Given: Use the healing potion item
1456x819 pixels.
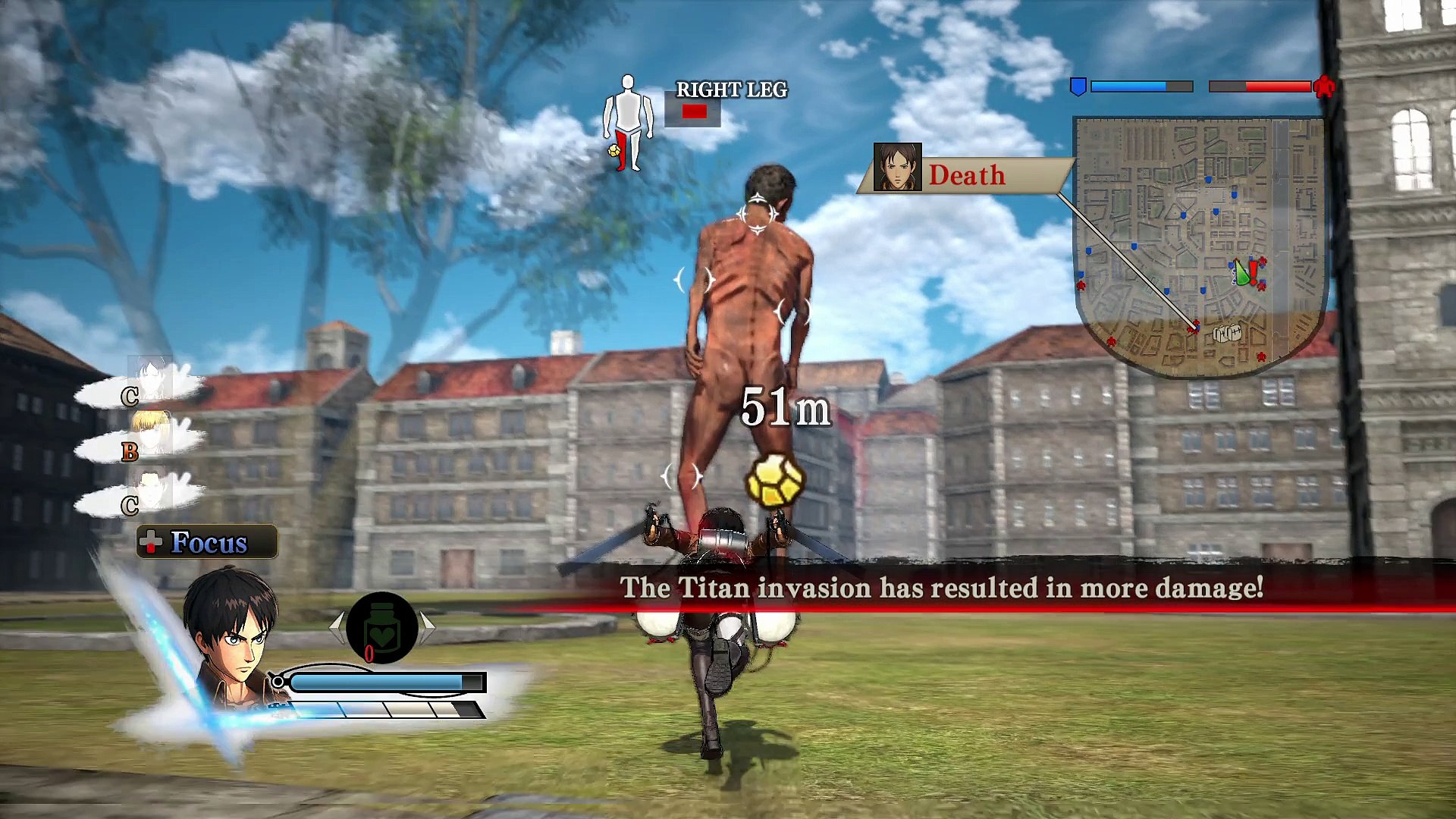Looking at the screenshot, I should (382, 628).
